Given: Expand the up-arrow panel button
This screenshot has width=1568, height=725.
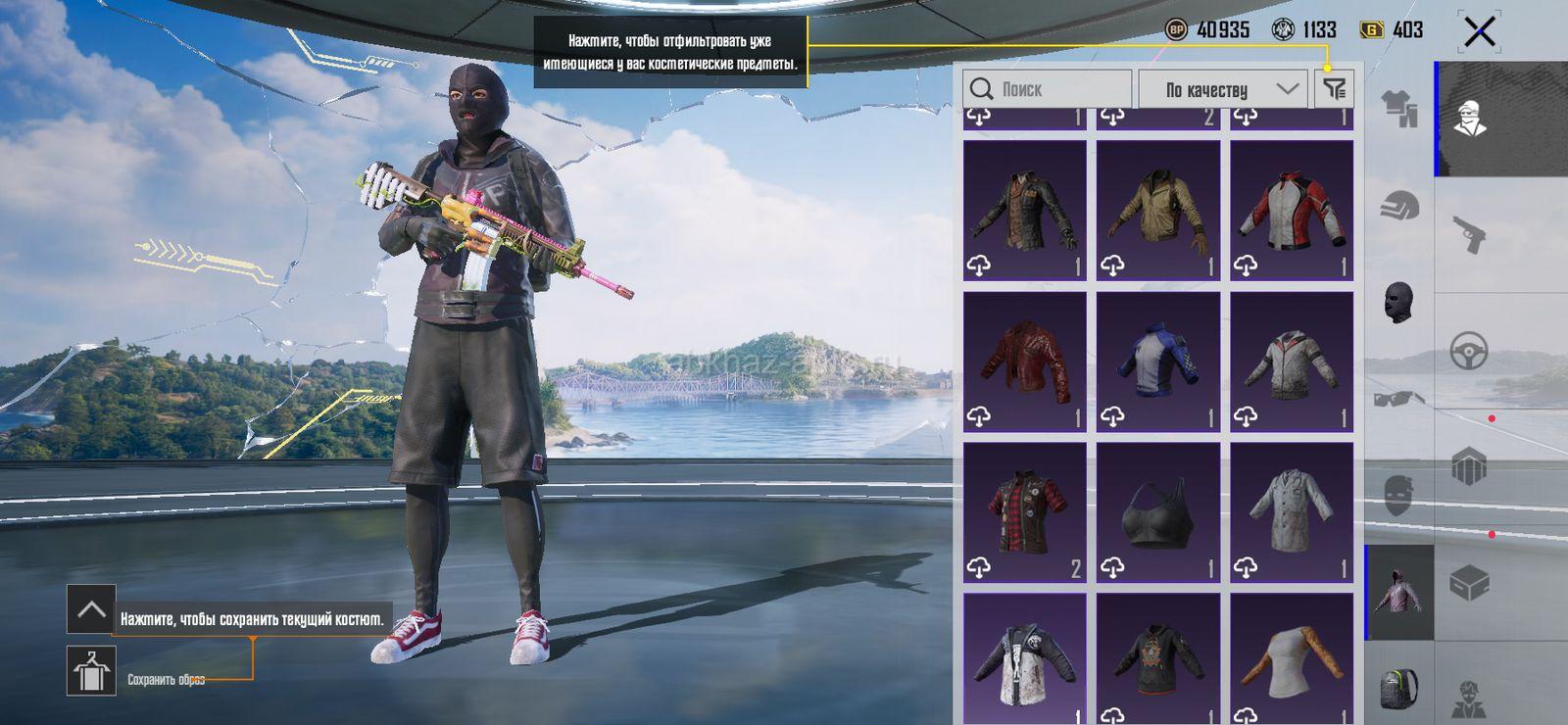Looking at the screenshot, I should pos(91,609).
